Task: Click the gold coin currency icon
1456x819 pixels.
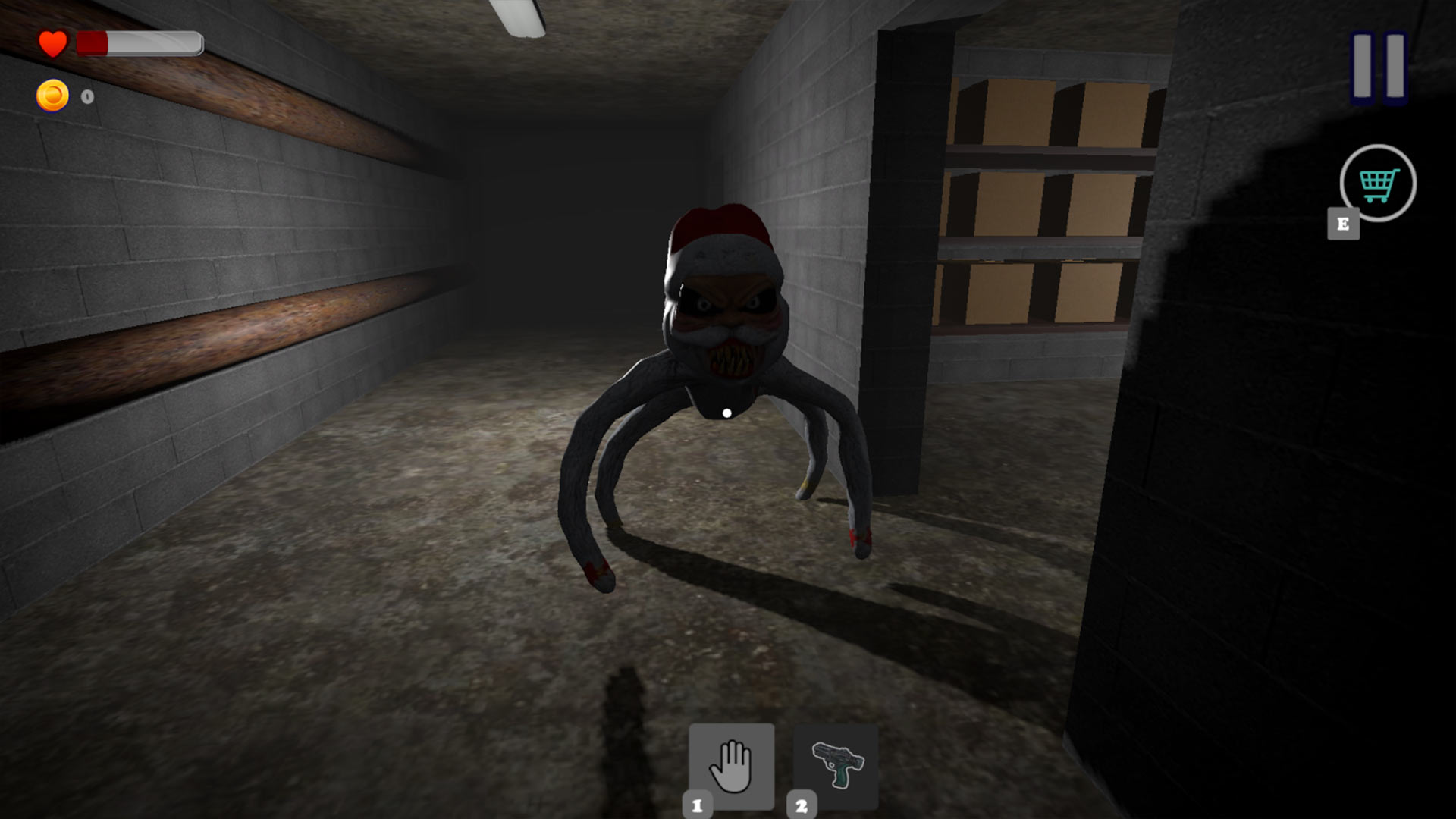Action: (53, 96)
